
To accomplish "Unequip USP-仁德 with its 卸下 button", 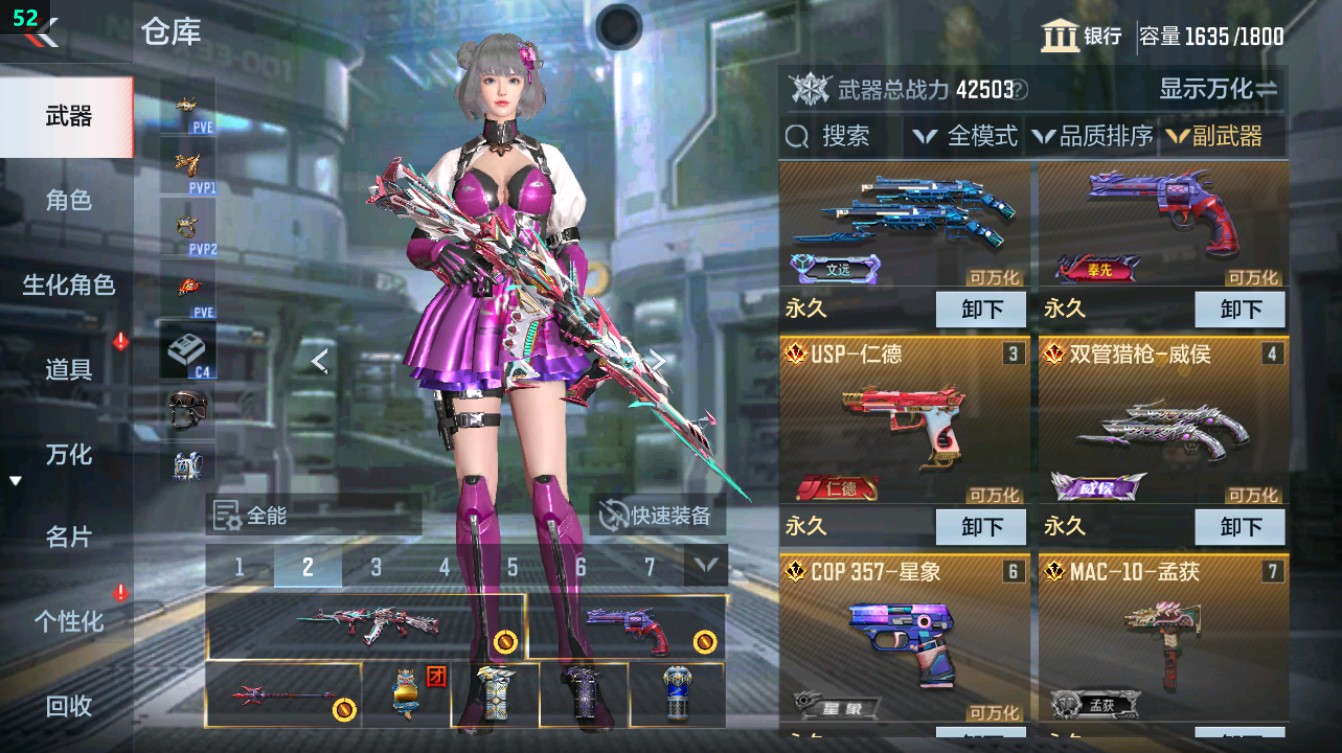I will [981, 526].
